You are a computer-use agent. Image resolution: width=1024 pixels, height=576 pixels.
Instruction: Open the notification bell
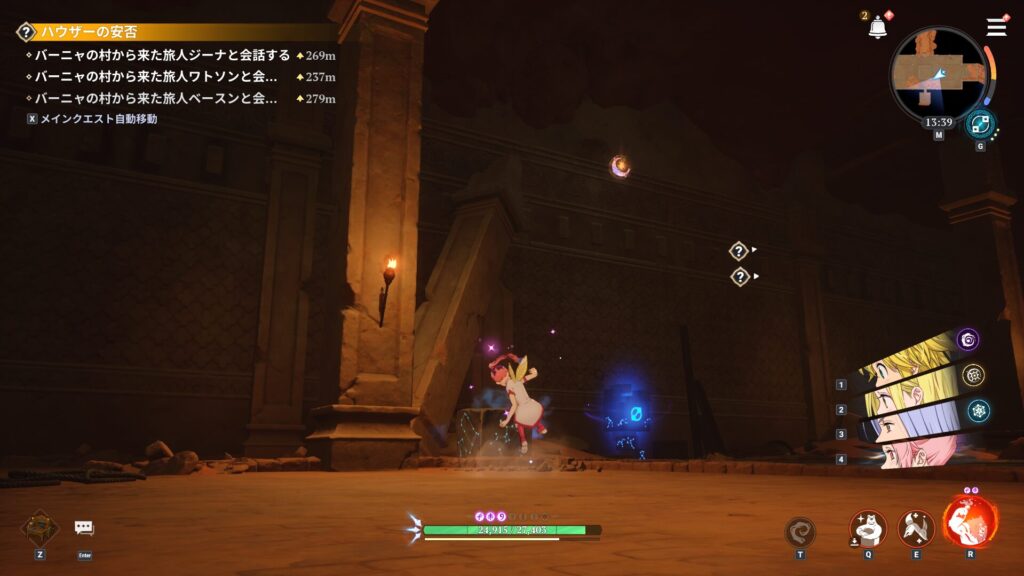coord(877,28)
